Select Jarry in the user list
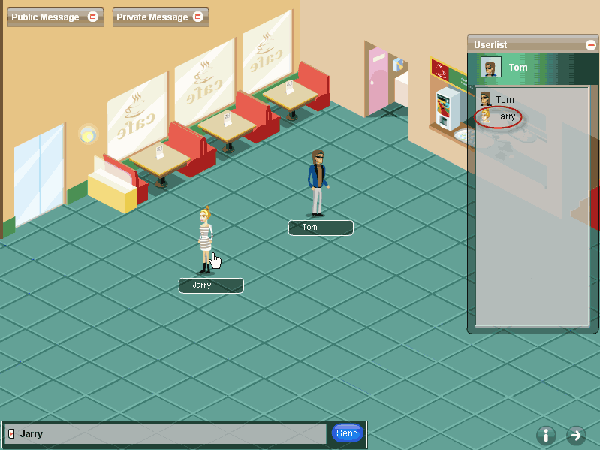 tap(507, 116)
